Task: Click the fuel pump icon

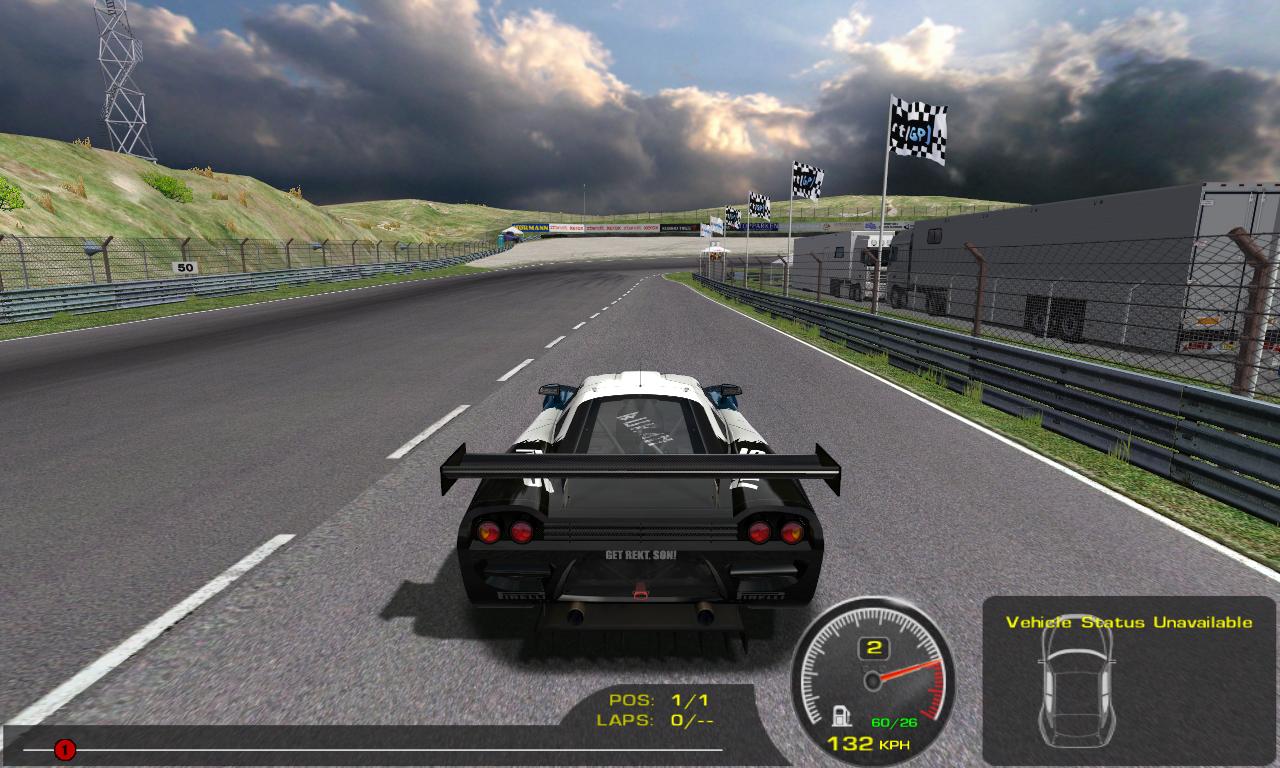Action: click(843, 716)
